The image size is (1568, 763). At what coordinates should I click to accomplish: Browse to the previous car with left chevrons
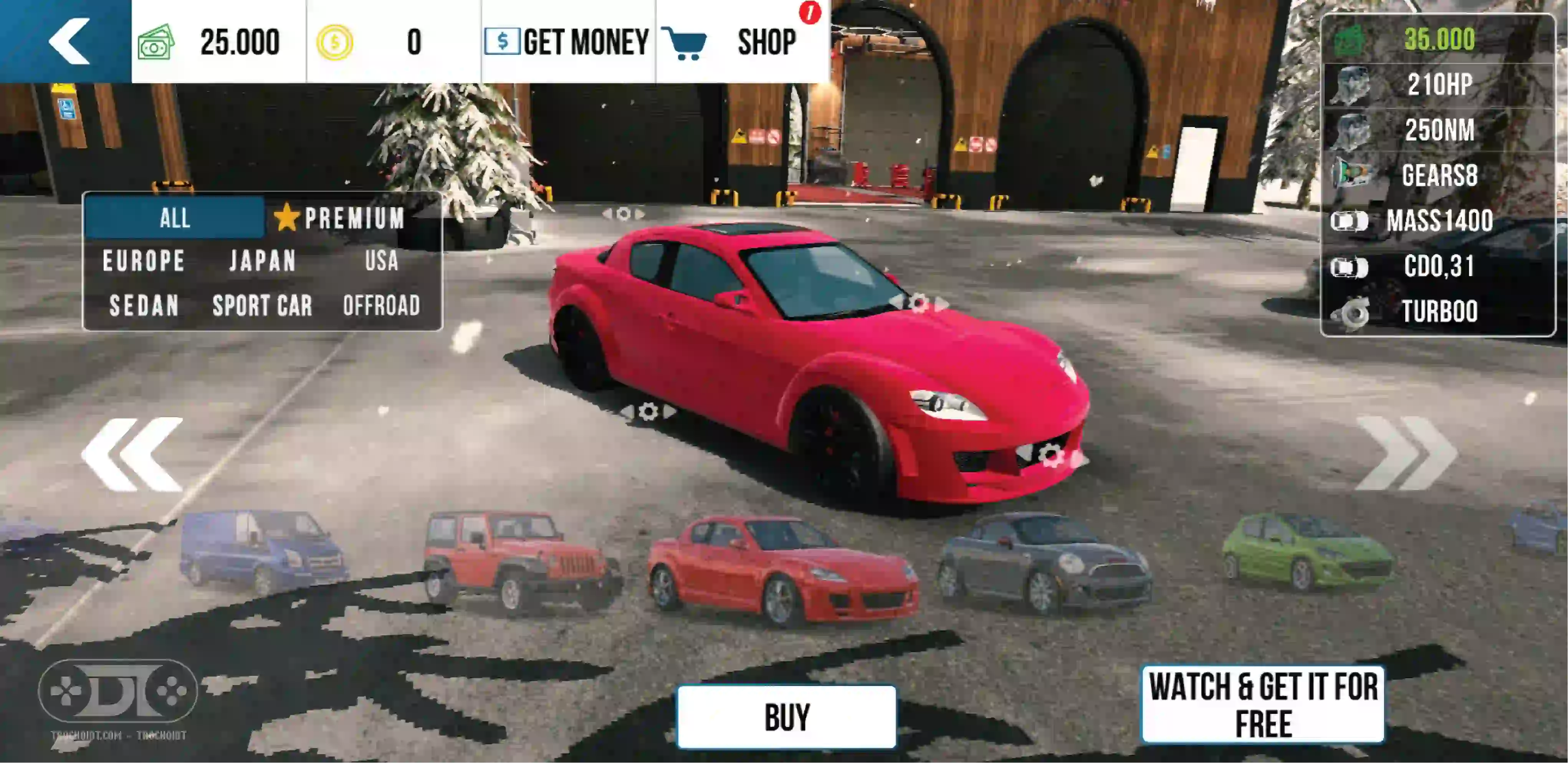(x=133, y=454)
